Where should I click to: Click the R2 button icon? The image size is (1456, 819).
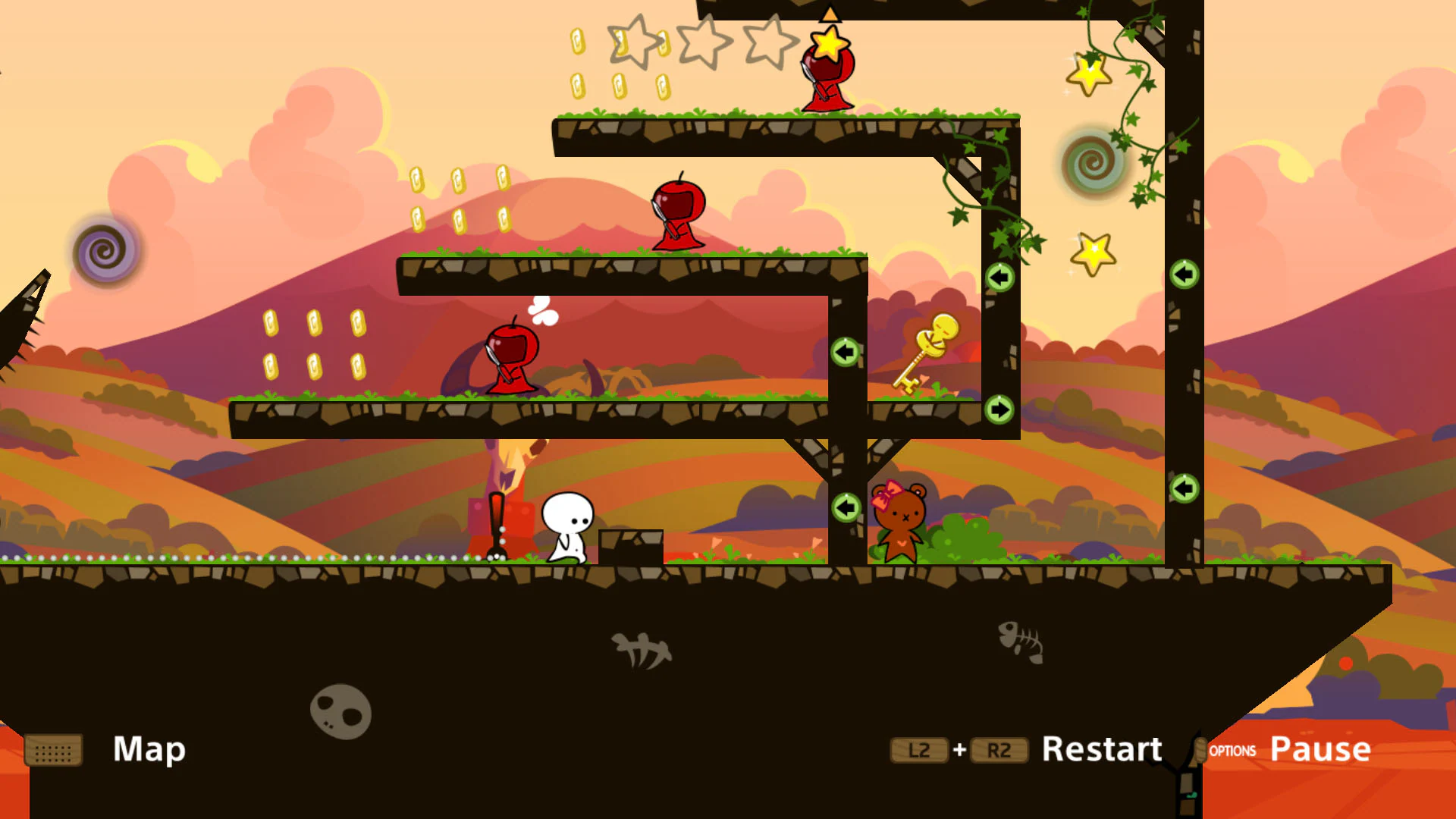click(999, 750)
